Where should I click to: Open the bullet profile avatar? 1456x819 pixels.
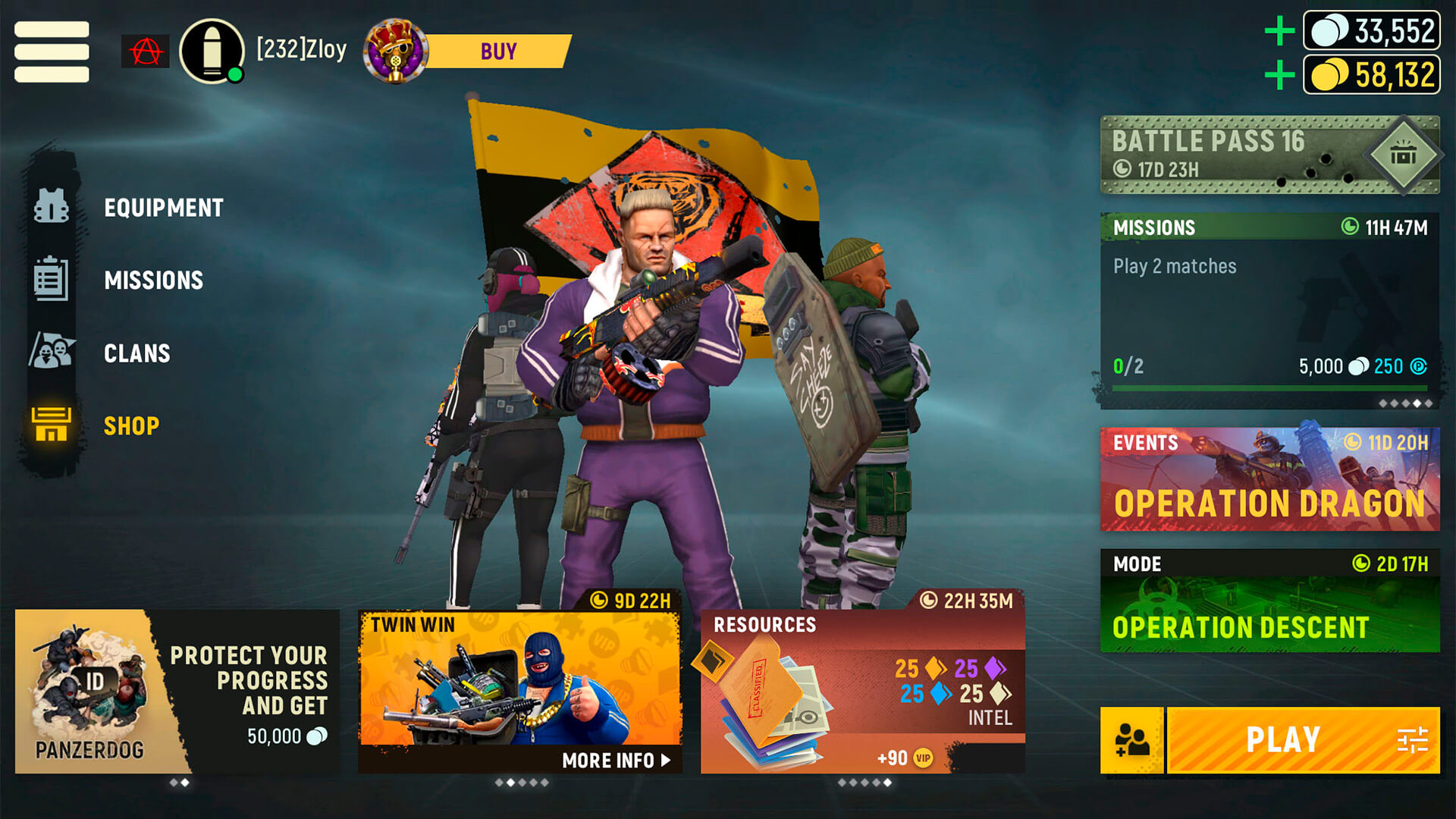point(212,52)
